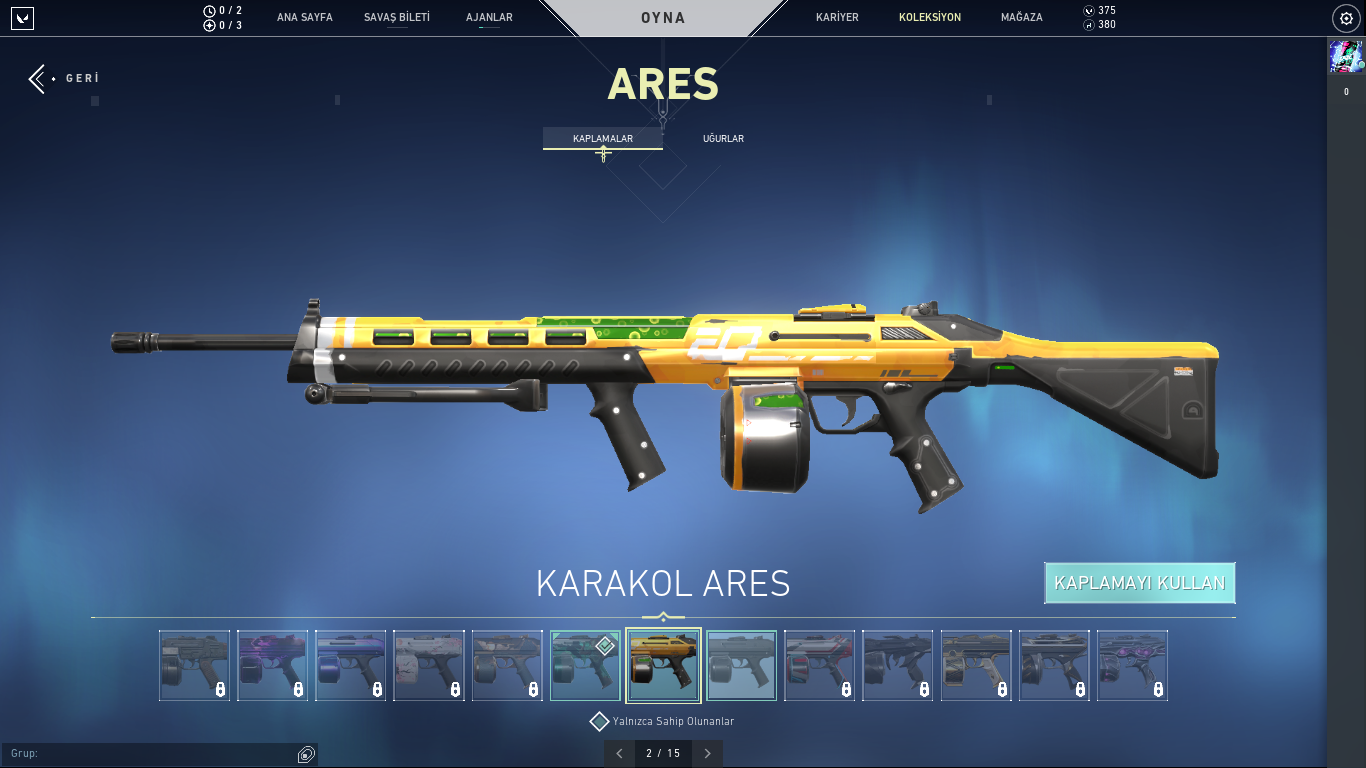This screenshot has width=1366, height=768.
Task: Switch to the KAPLAMALAR tab
Action: [x=602, y=138]
